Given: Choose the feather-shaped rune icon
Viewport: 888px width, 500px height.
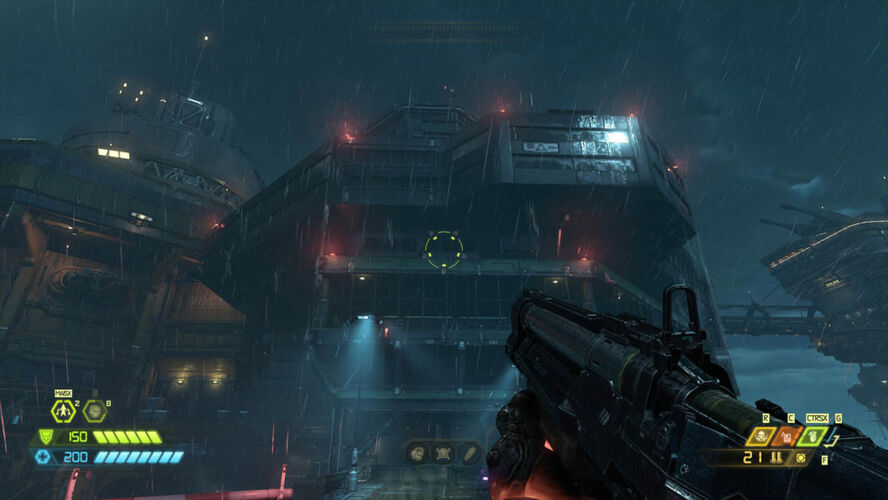Looking at the screenshot, I should point(468,453).
